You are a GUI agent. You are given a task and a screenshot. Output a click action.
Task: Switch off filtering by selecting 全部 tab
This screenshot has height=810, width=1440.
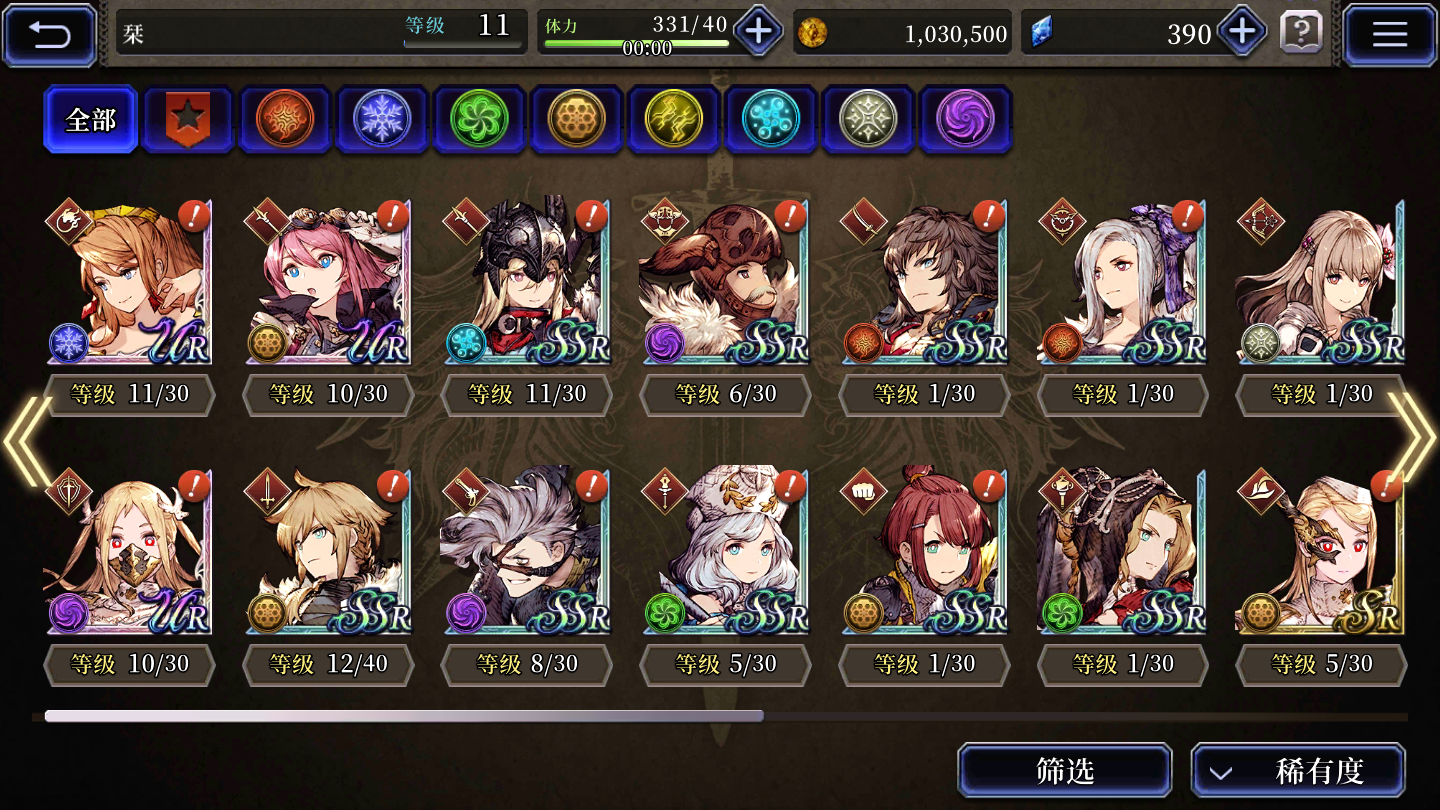tap(90, 120)
